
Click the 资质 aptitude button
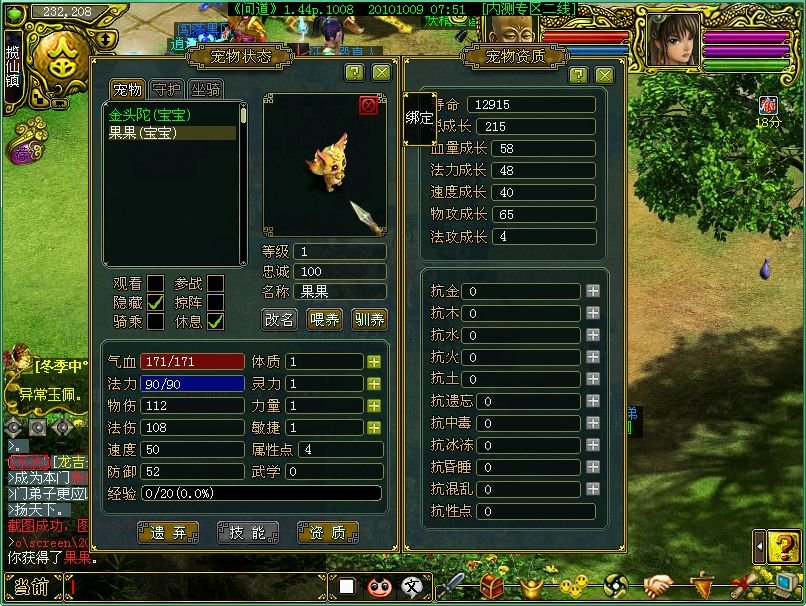tap(327, 533)
